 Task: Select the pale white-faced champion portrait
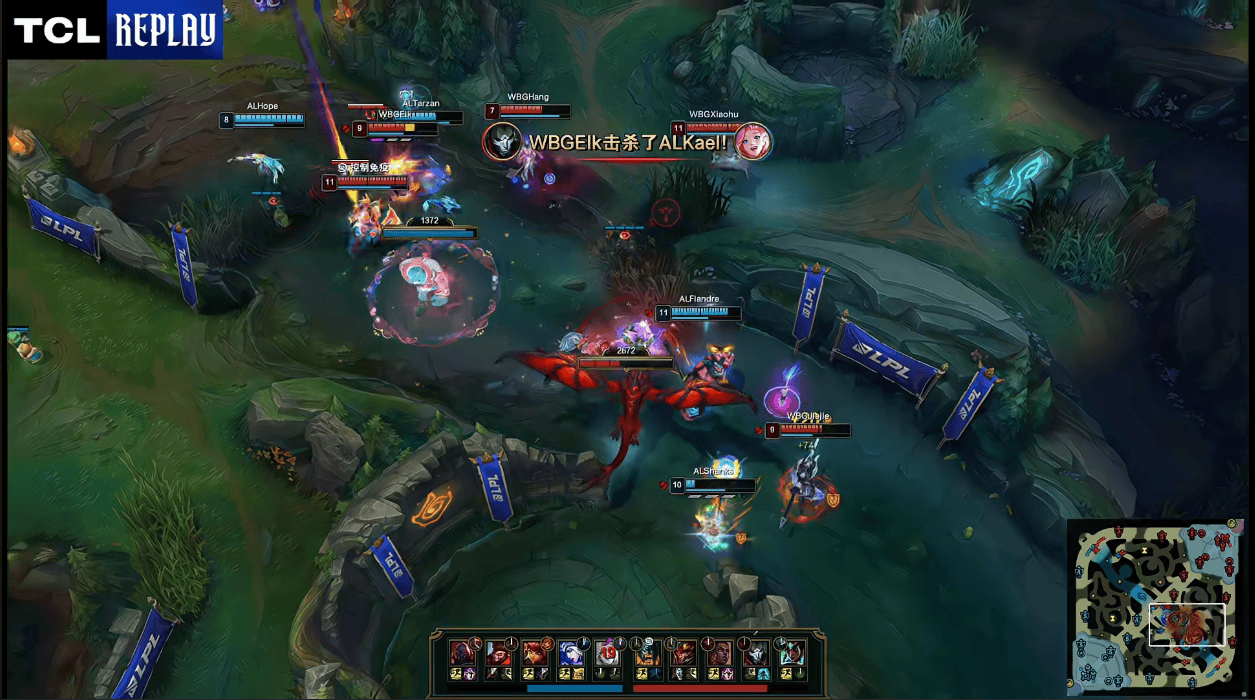(755, 653)
